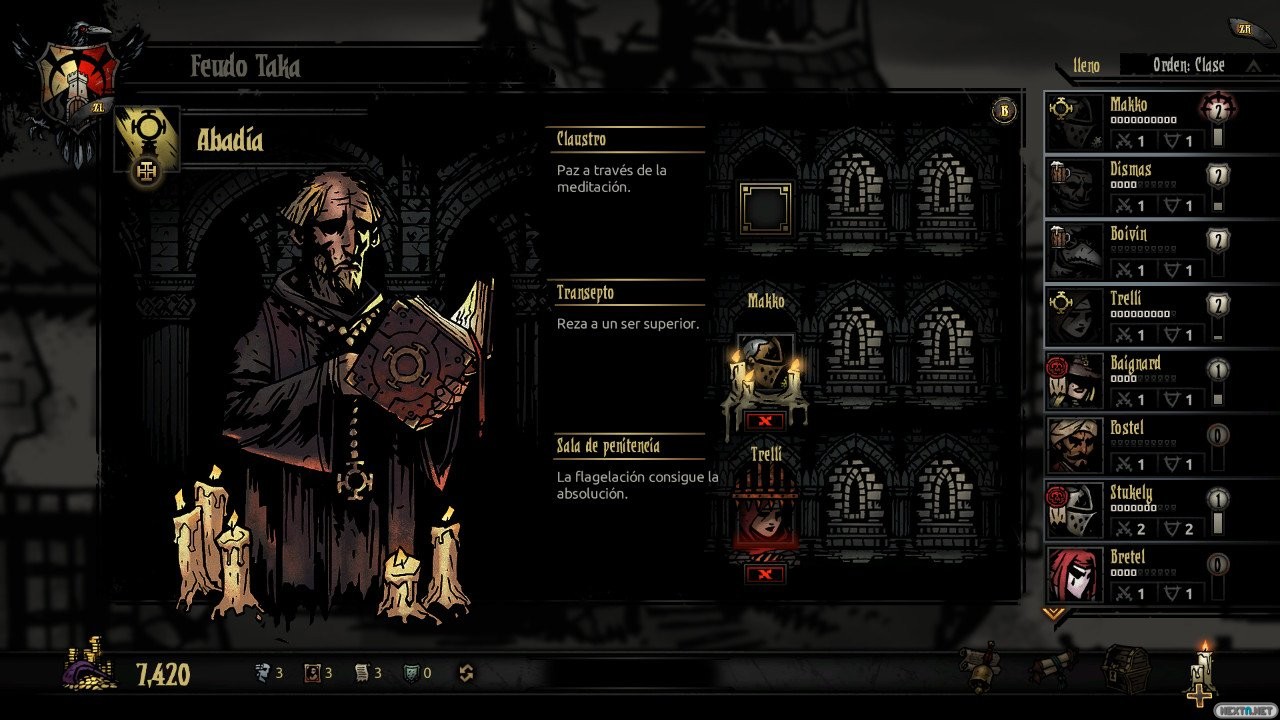Image resolution: width=1280 pixels, height=720 pixels.
Task: Click the orange roster scroll-down arrow
Action: pyautogui.click(x=1052, y=613)
